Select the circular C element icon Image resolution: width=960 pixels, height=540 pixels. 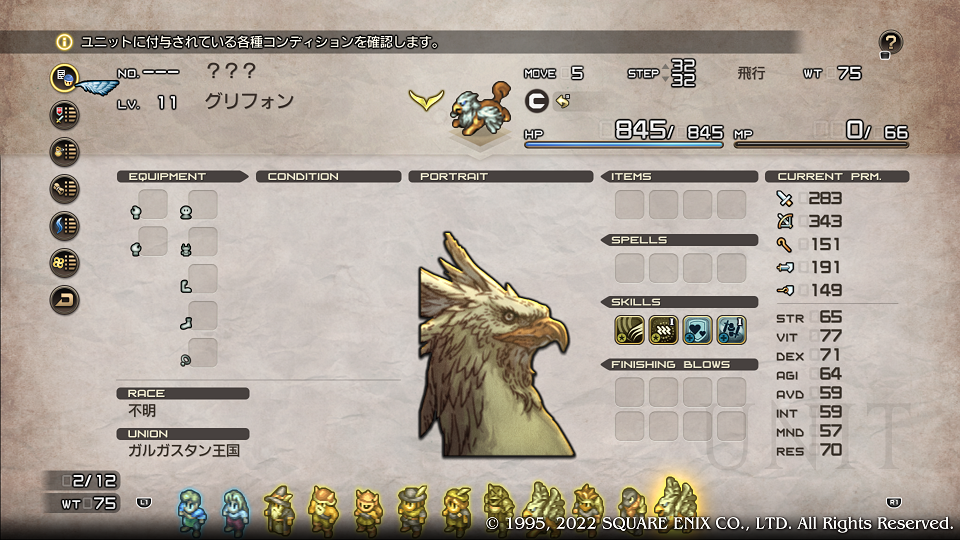click(536, 101)
